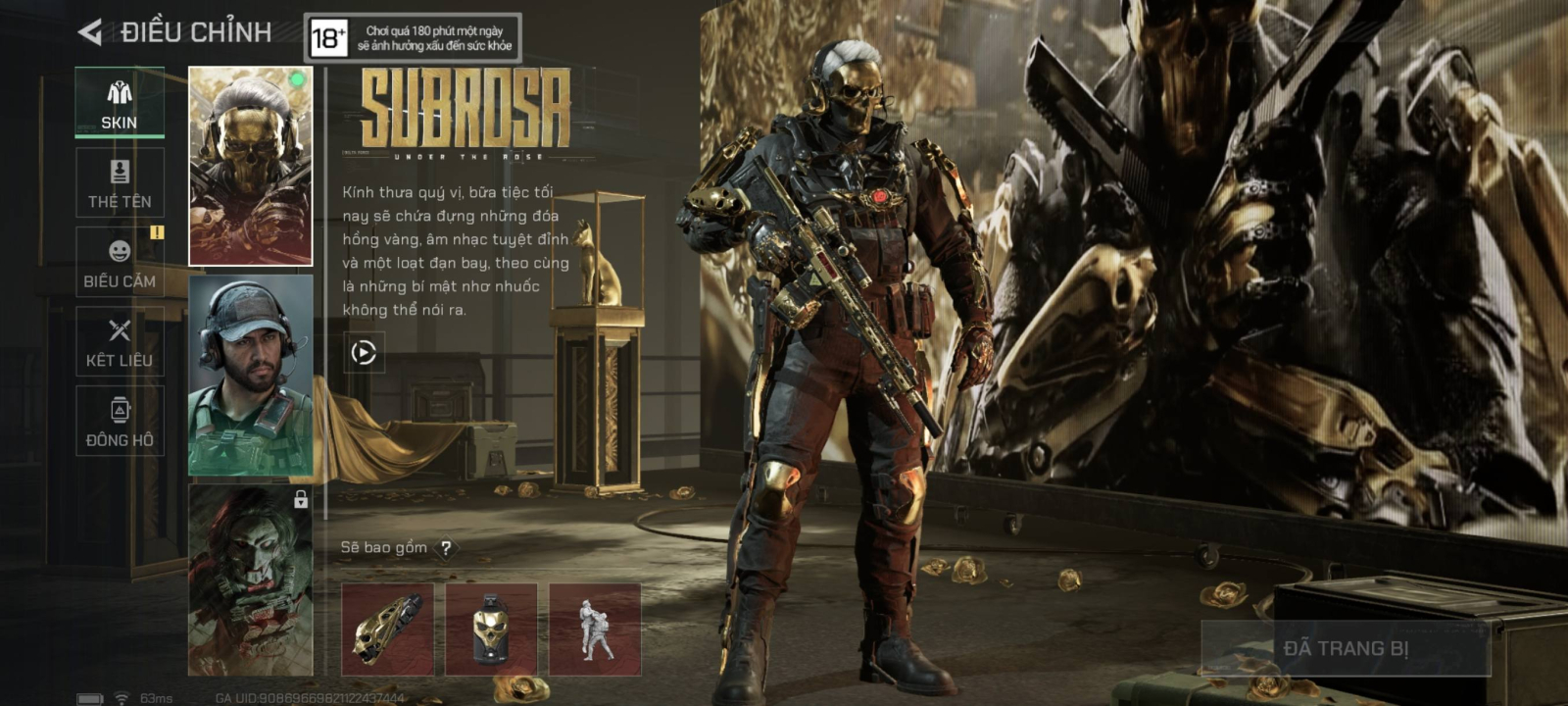Open the question mark help for Sẽ bao gồm

click(446, 548)
